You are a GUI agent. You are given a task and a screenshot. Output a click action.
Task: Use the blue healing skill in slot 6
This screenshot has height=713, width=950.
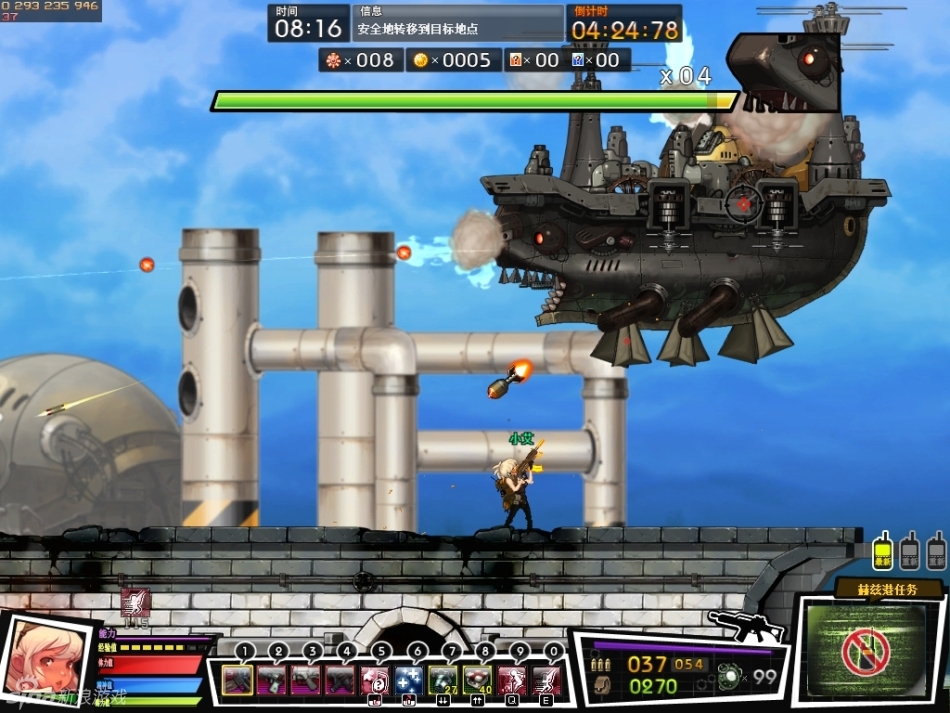(409, 681)
